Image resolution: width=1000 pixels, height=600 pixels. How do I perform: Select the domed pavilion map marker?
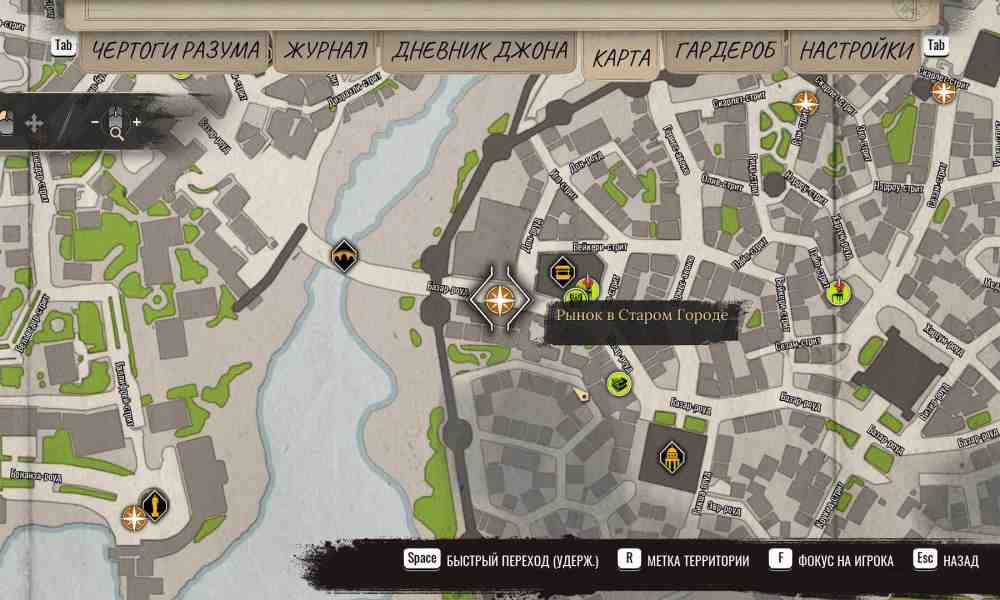tap(672, 458)
